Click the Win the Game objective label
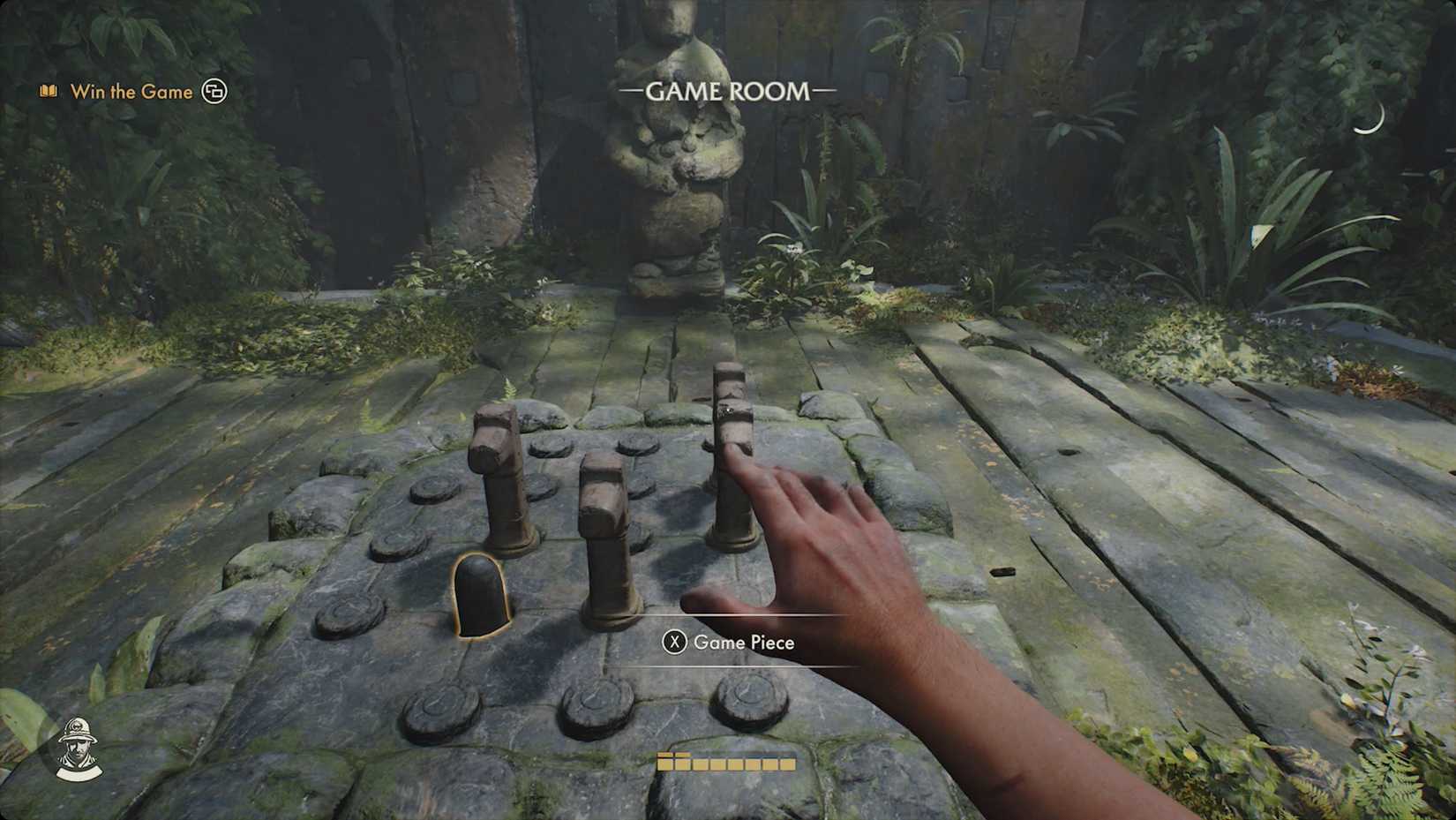This screenshot has height=820, width=1456. pos(132,91)
